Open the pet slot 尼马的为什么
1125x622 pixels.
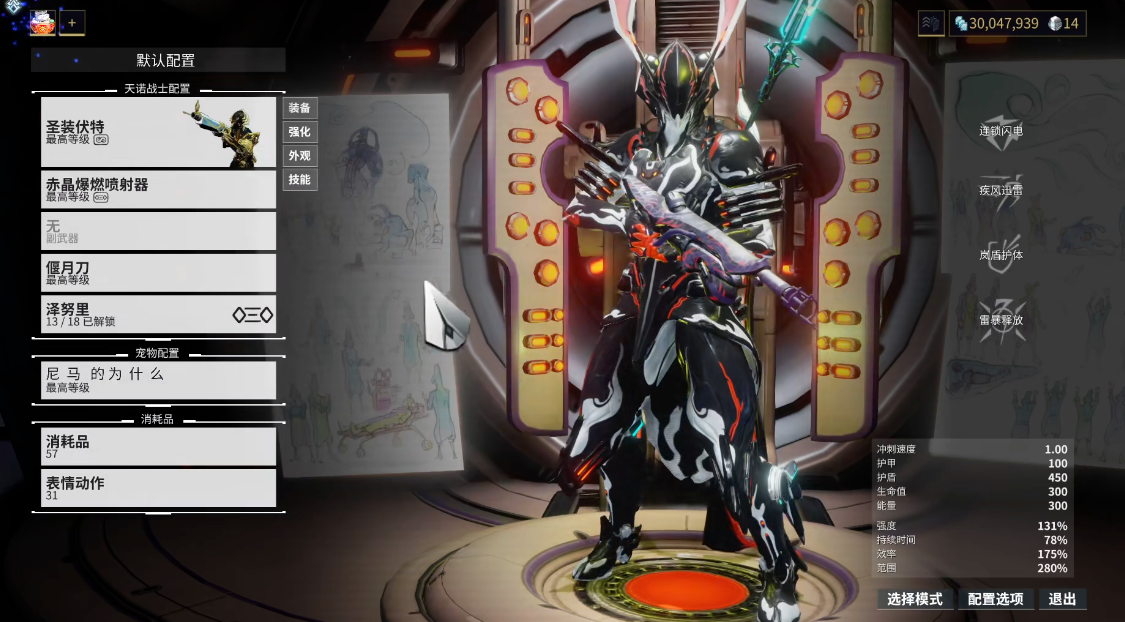[x=158, y=380]
